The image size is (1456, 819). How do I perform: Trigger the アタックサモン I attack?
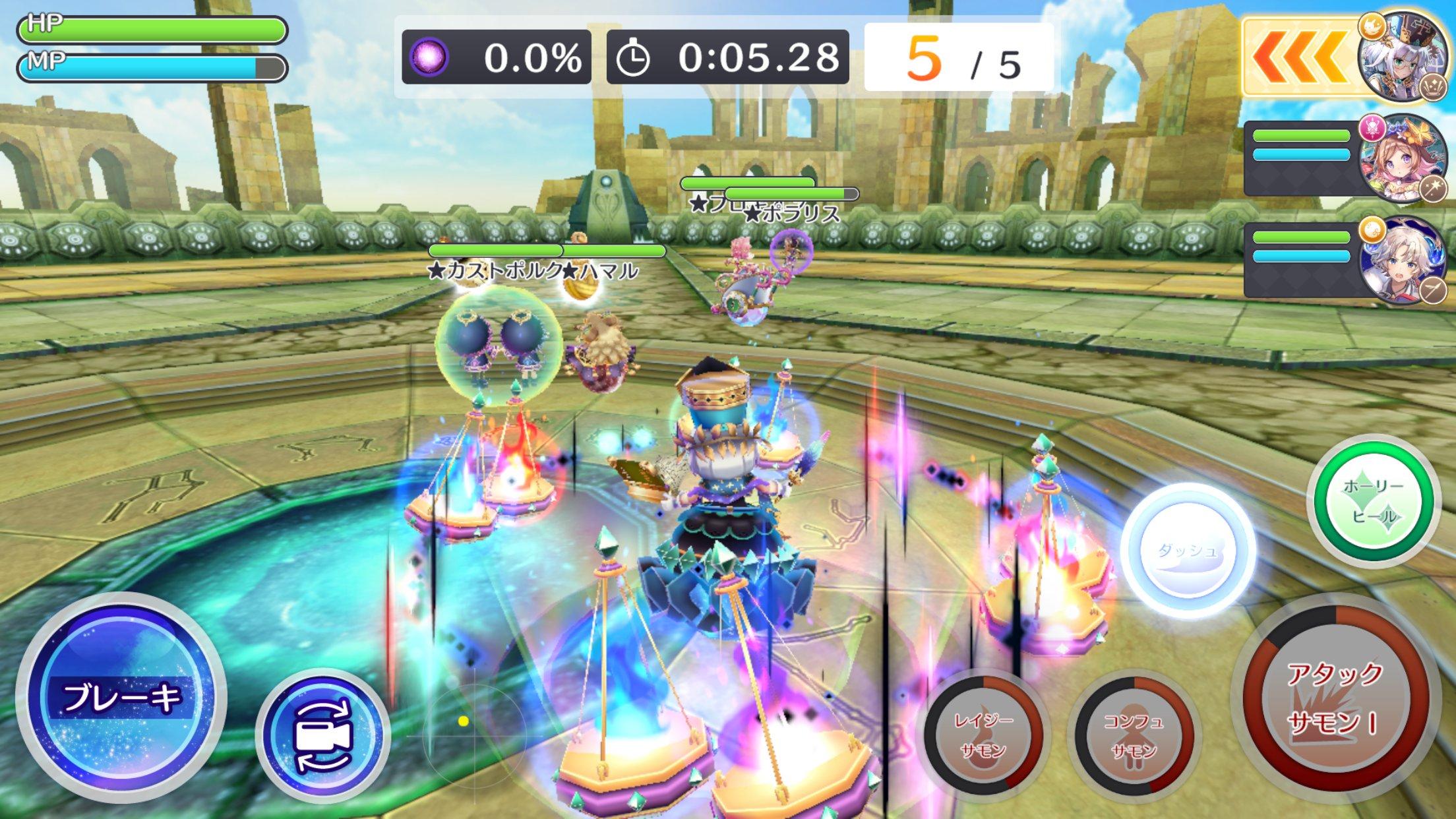pyautogui.click(x=1333, y=698)
